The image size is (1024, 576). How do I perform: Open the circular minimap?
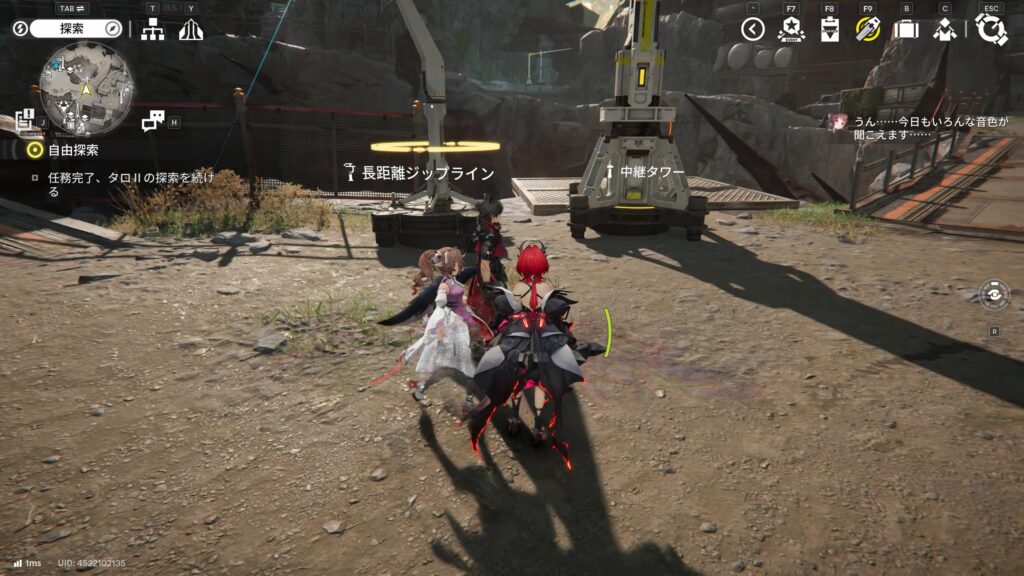(x=86, y=89)
